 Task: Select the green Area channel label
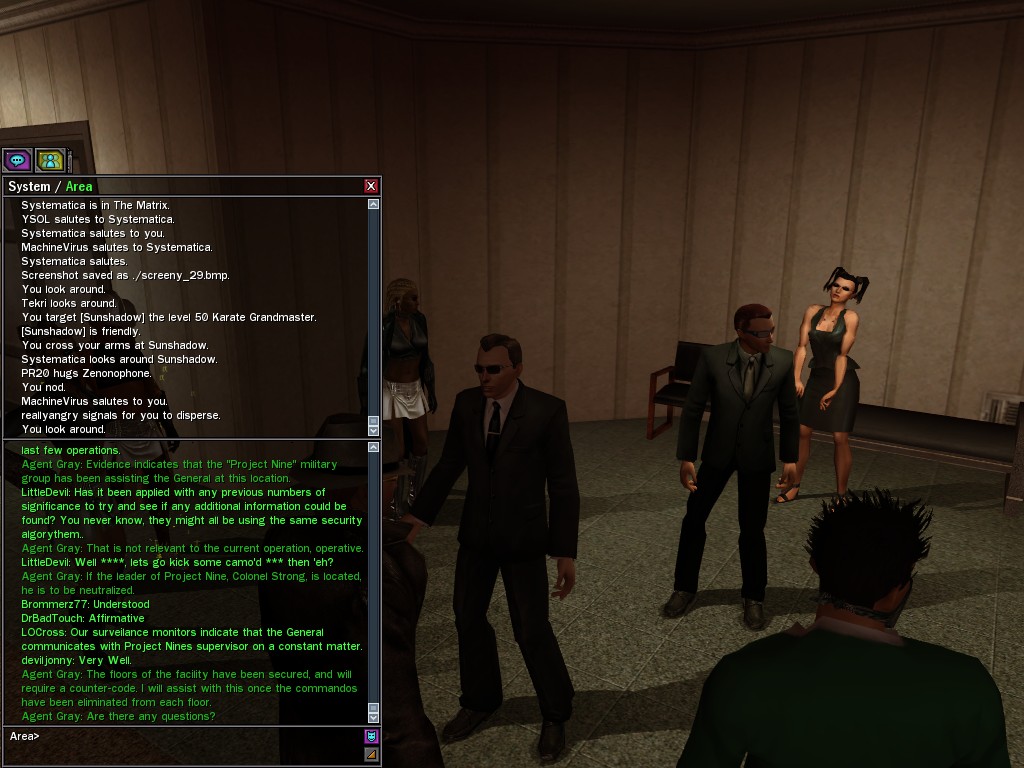coord(79,187)
